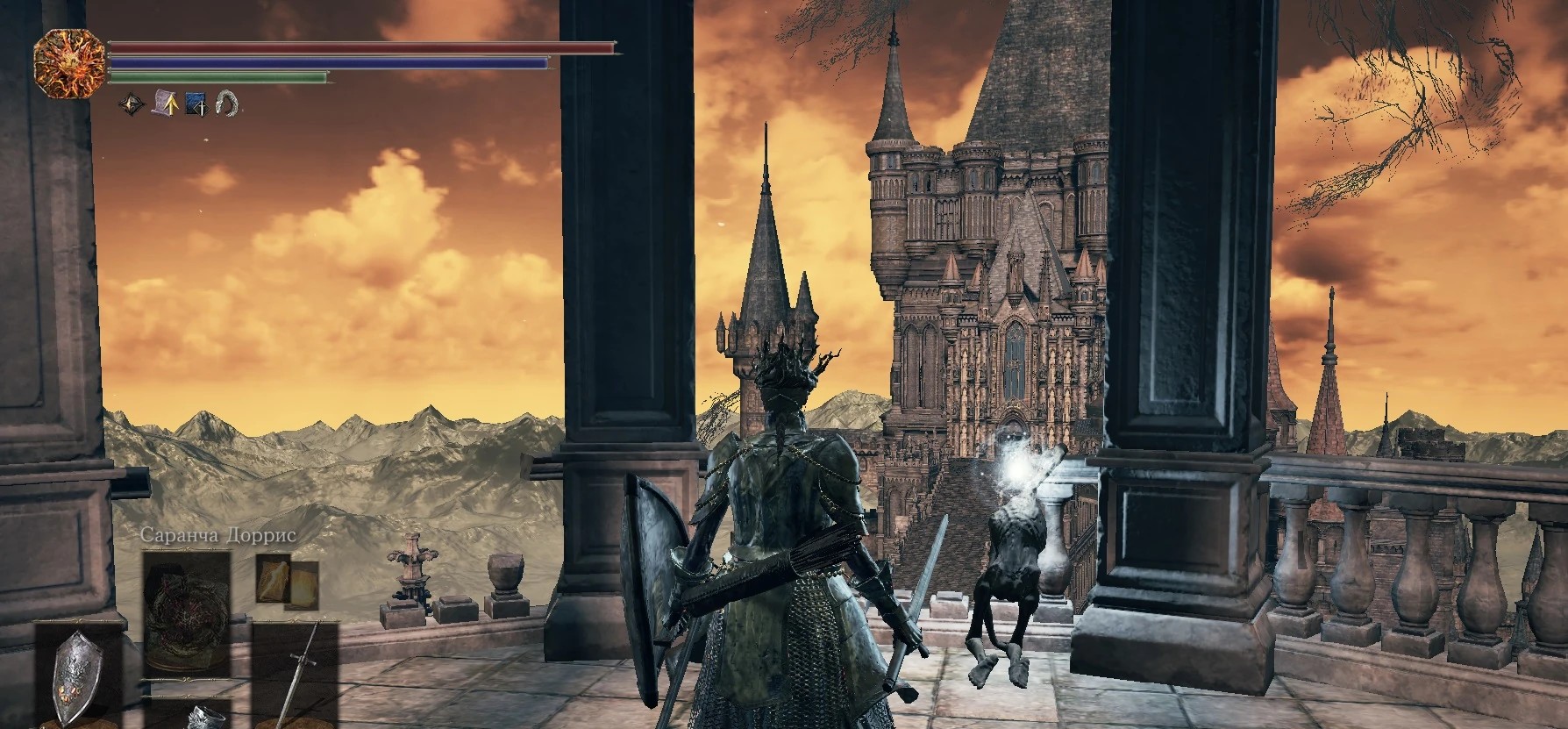1568x729 pixels.
Task: Select the blue square sword buff icon
Action: 196,104
